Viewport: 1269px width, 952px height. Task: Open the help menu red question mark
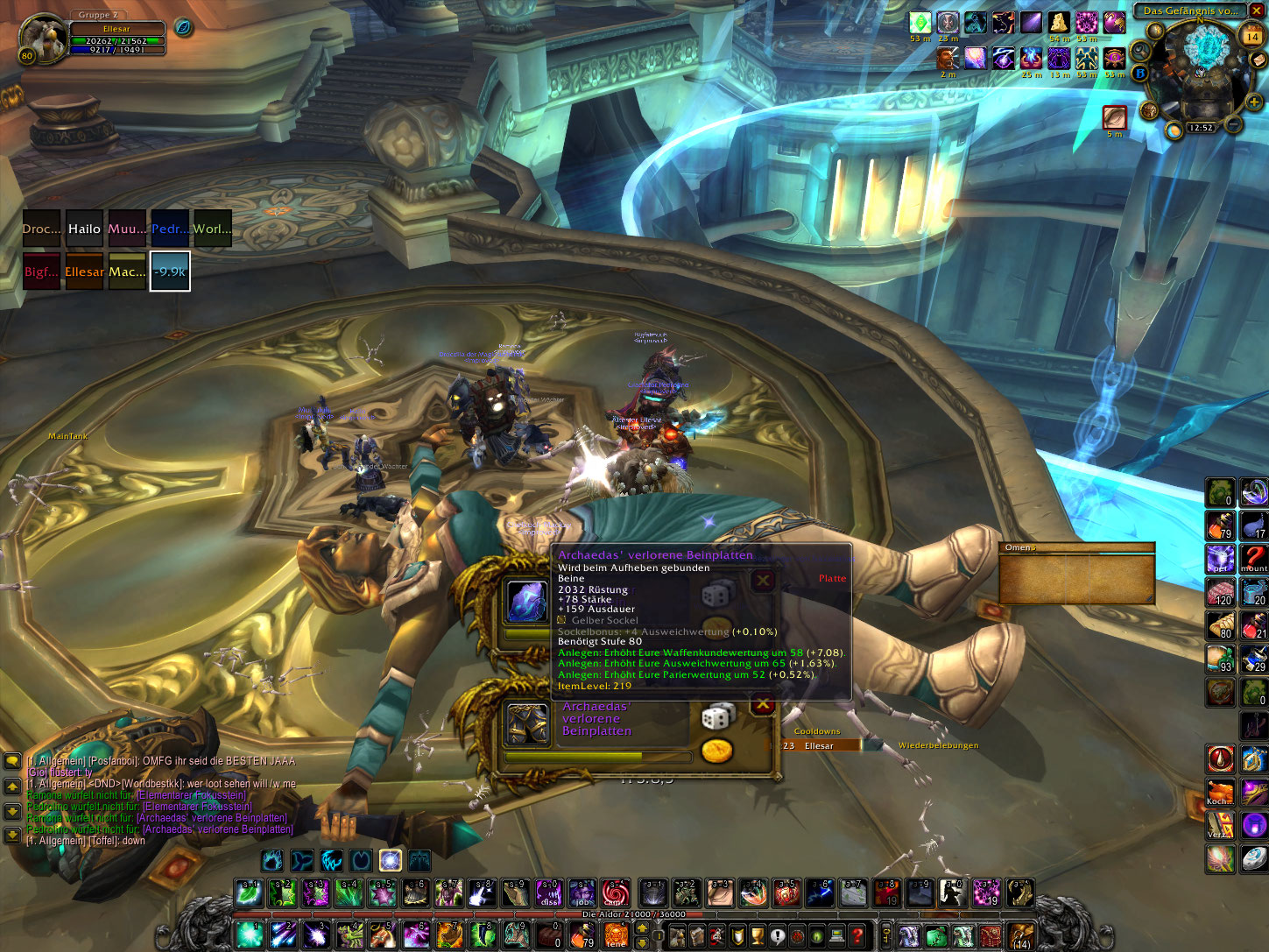click(x=857, y=935)
